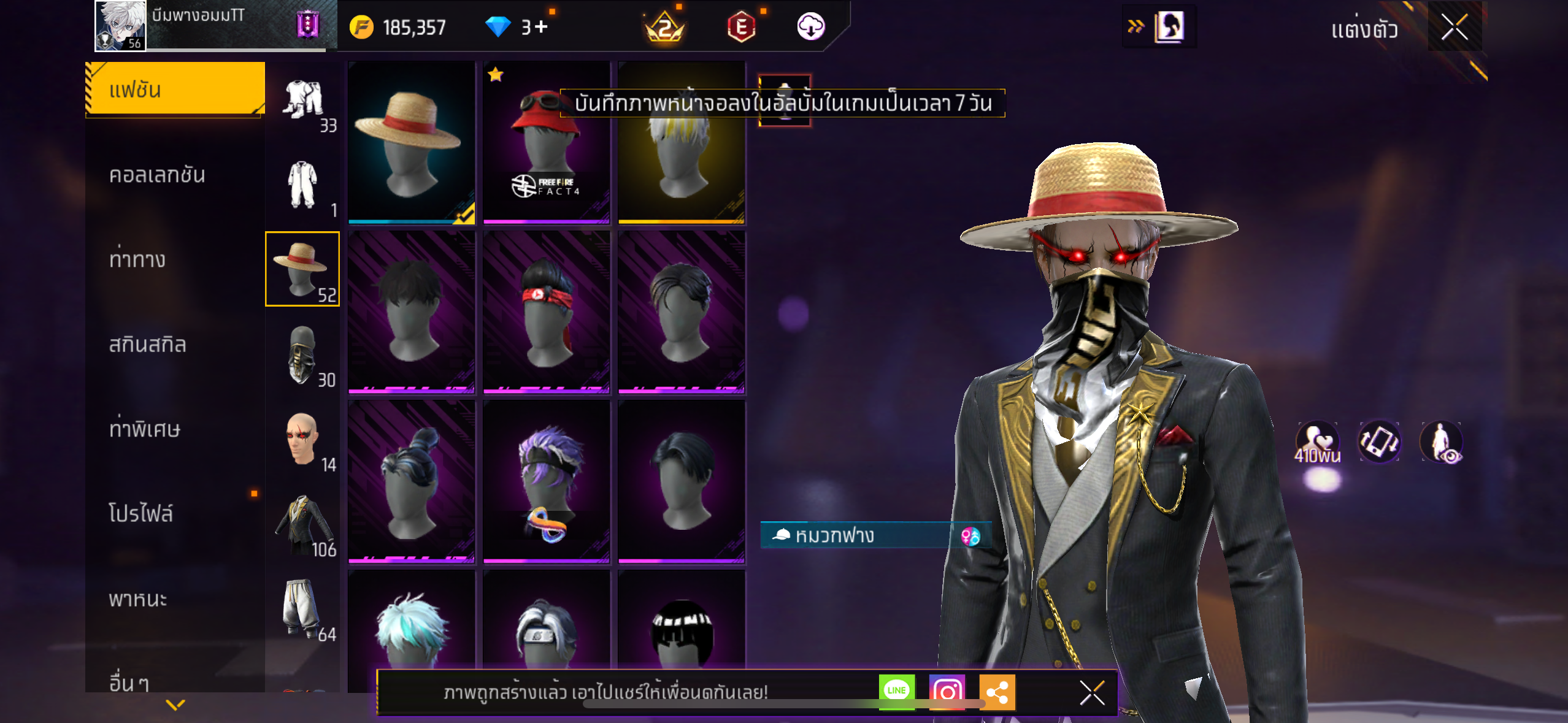Choose the red bucket hat with goggles
Screen dimensions: 1568x723
[547, 142]
